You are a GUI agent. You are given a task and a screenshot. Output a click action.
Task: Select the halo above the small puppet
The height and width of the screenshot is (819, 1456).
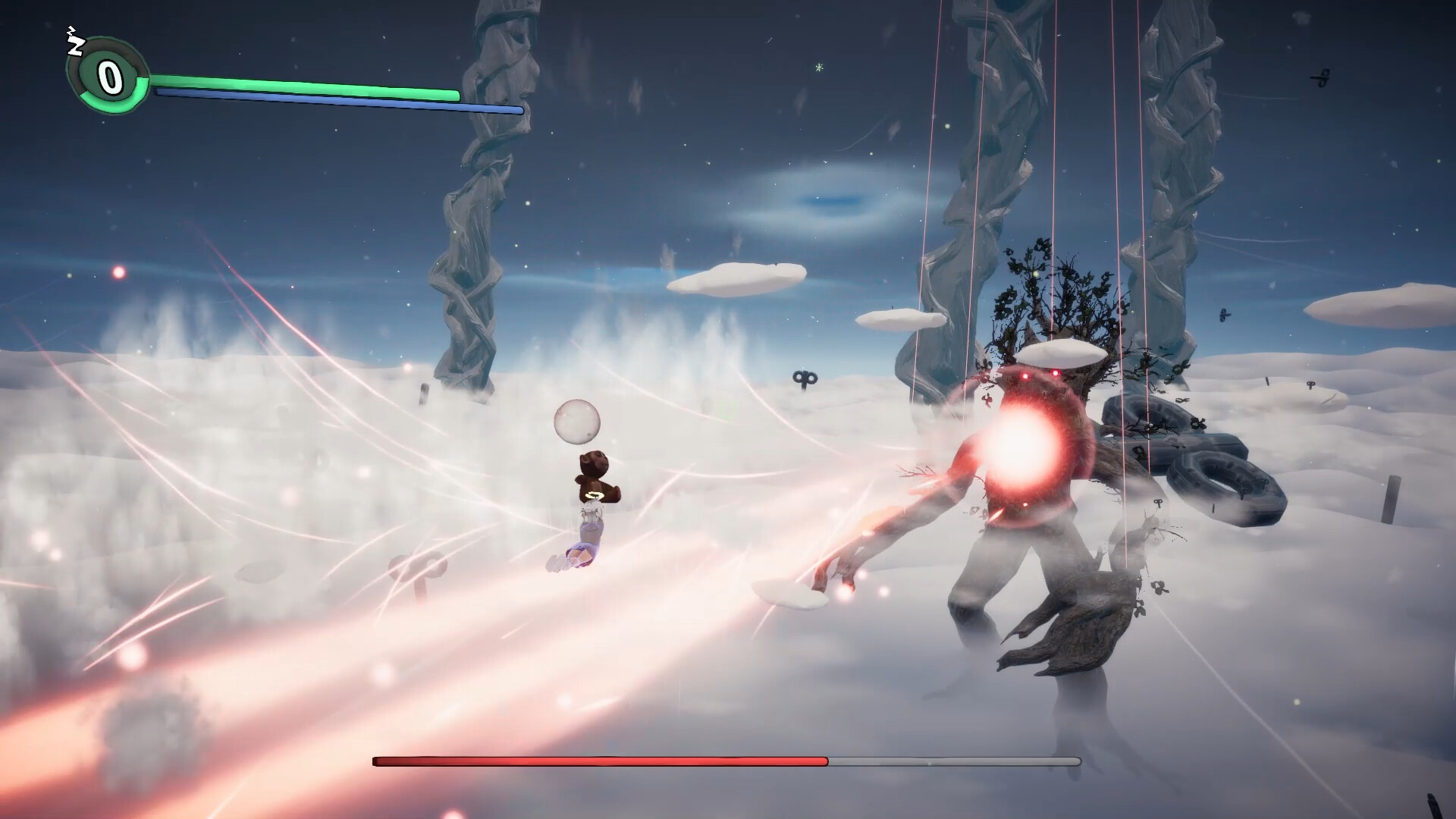(x=595, y=497)
